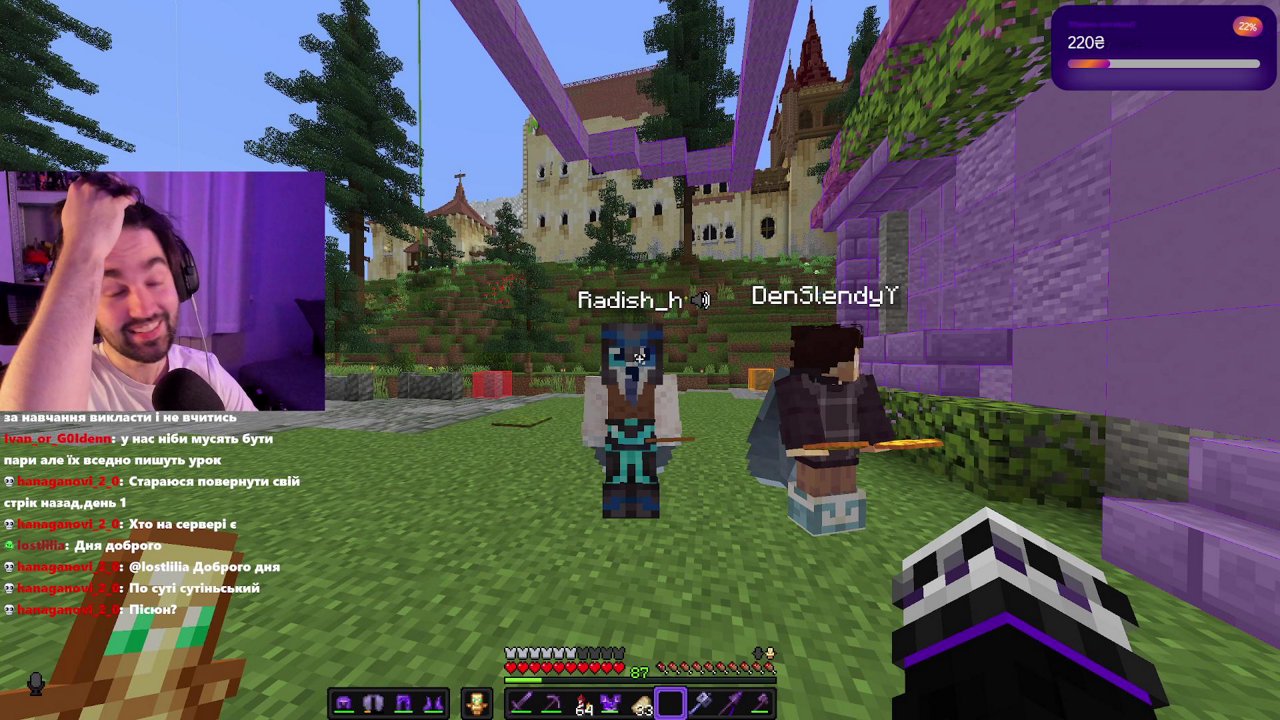Click the firework rockets stack of 64
Image resolution: width=1280 pixels, height=720 pixels.
click(585, 702)
